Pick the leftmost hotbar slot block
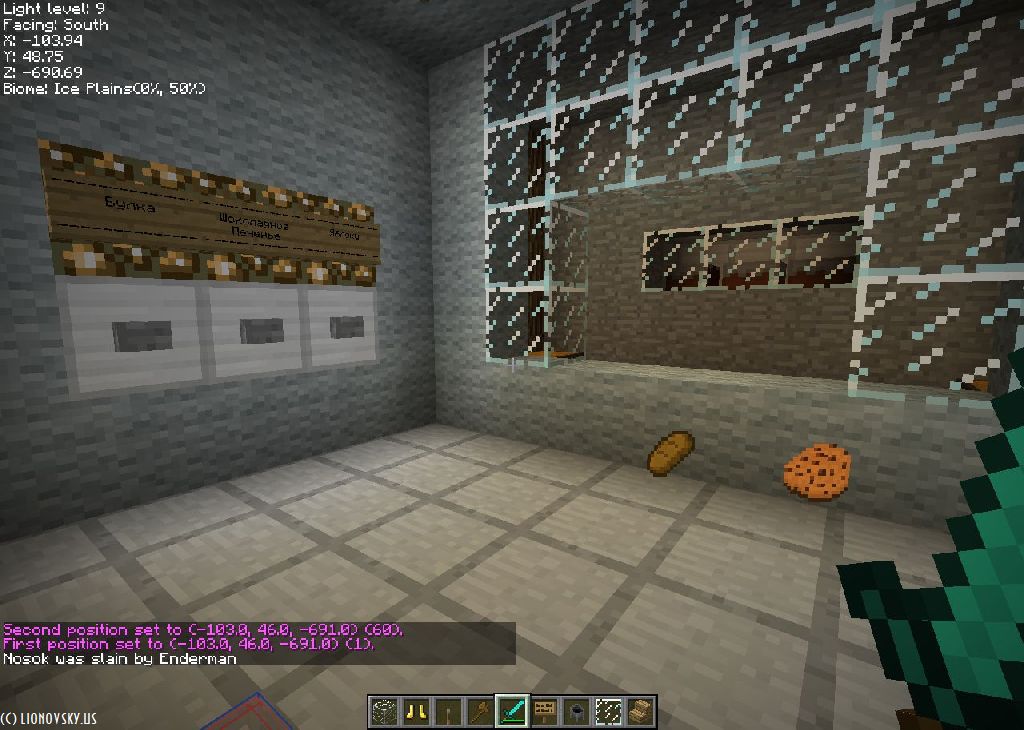This screenshot has height=730, width=1024. pyautogui.click(x=383, y=711)
